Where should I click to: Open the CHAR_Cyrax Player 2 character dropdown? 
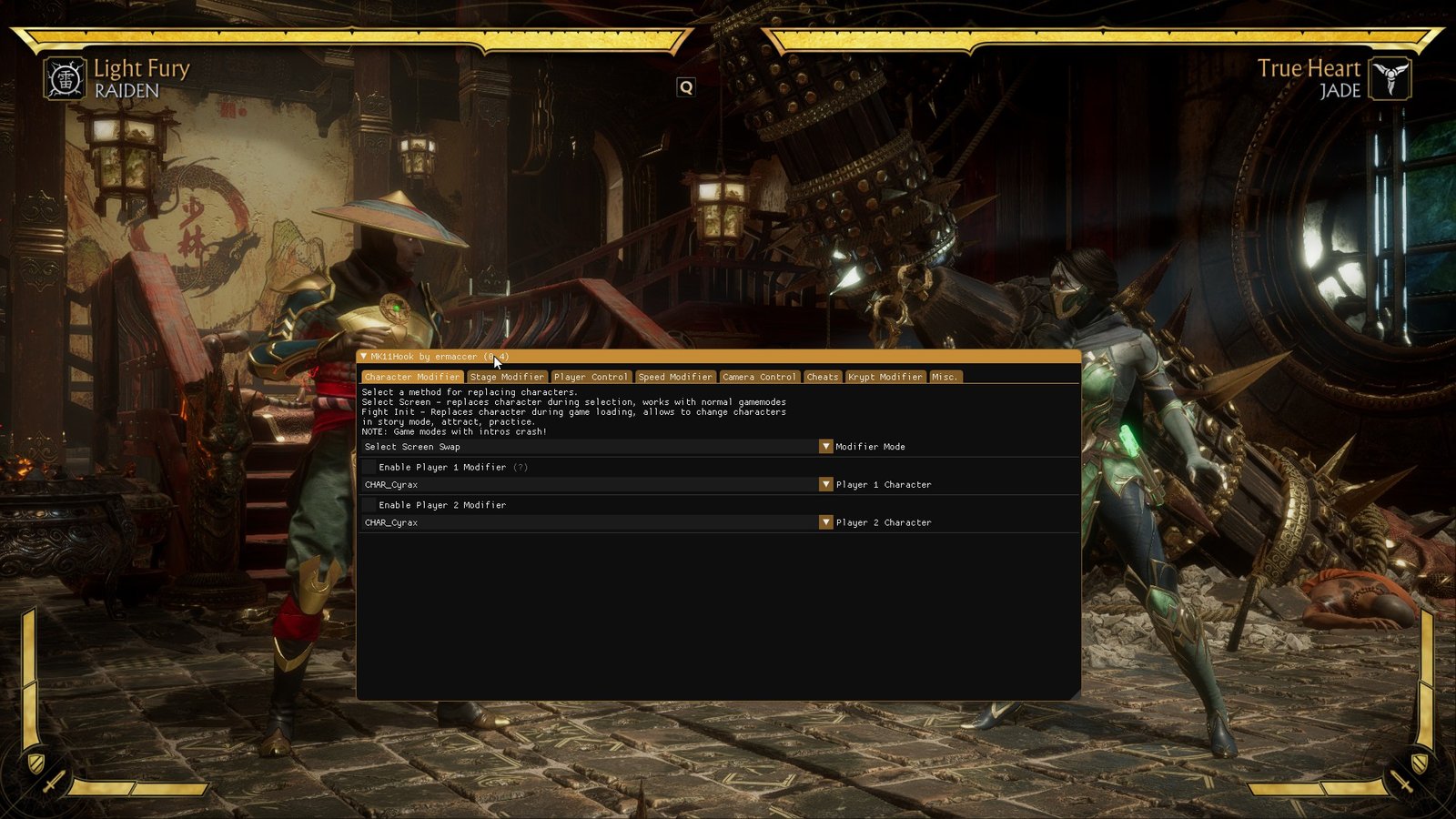[591, 522]
